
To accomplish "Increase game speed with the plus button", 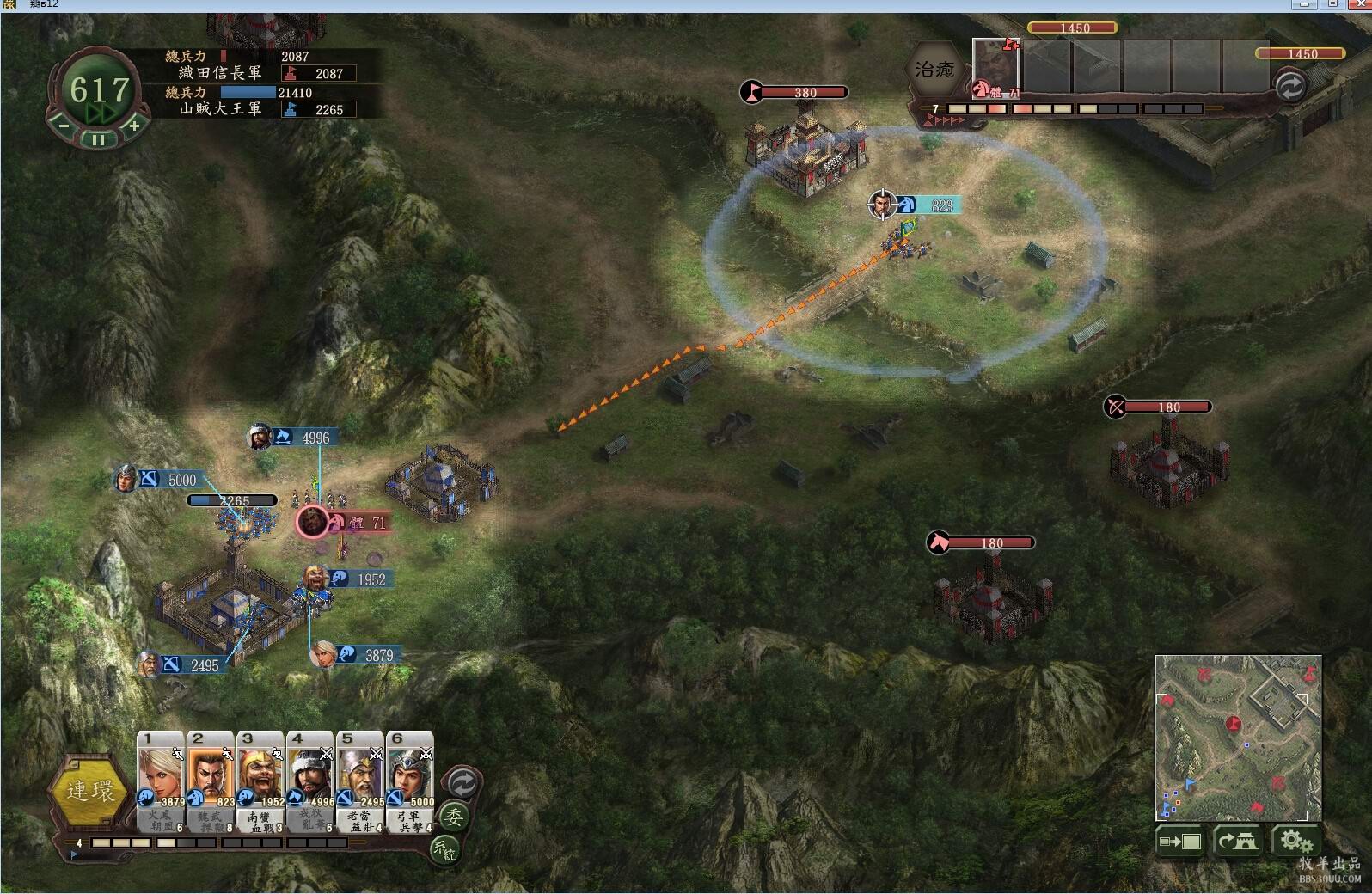I will tap(134, 126).
